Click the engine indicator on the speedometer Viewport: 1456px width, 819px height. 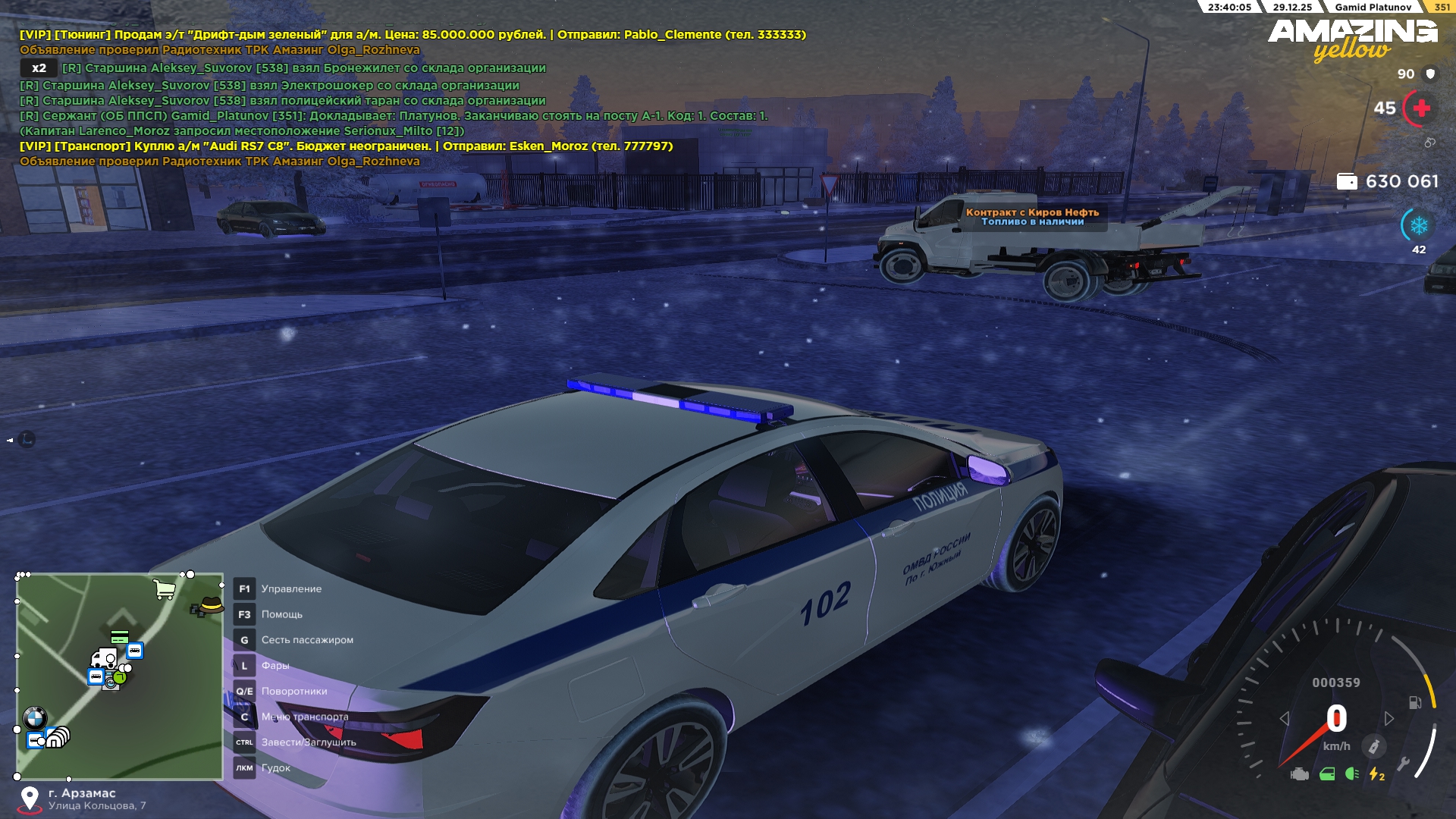1300,774
